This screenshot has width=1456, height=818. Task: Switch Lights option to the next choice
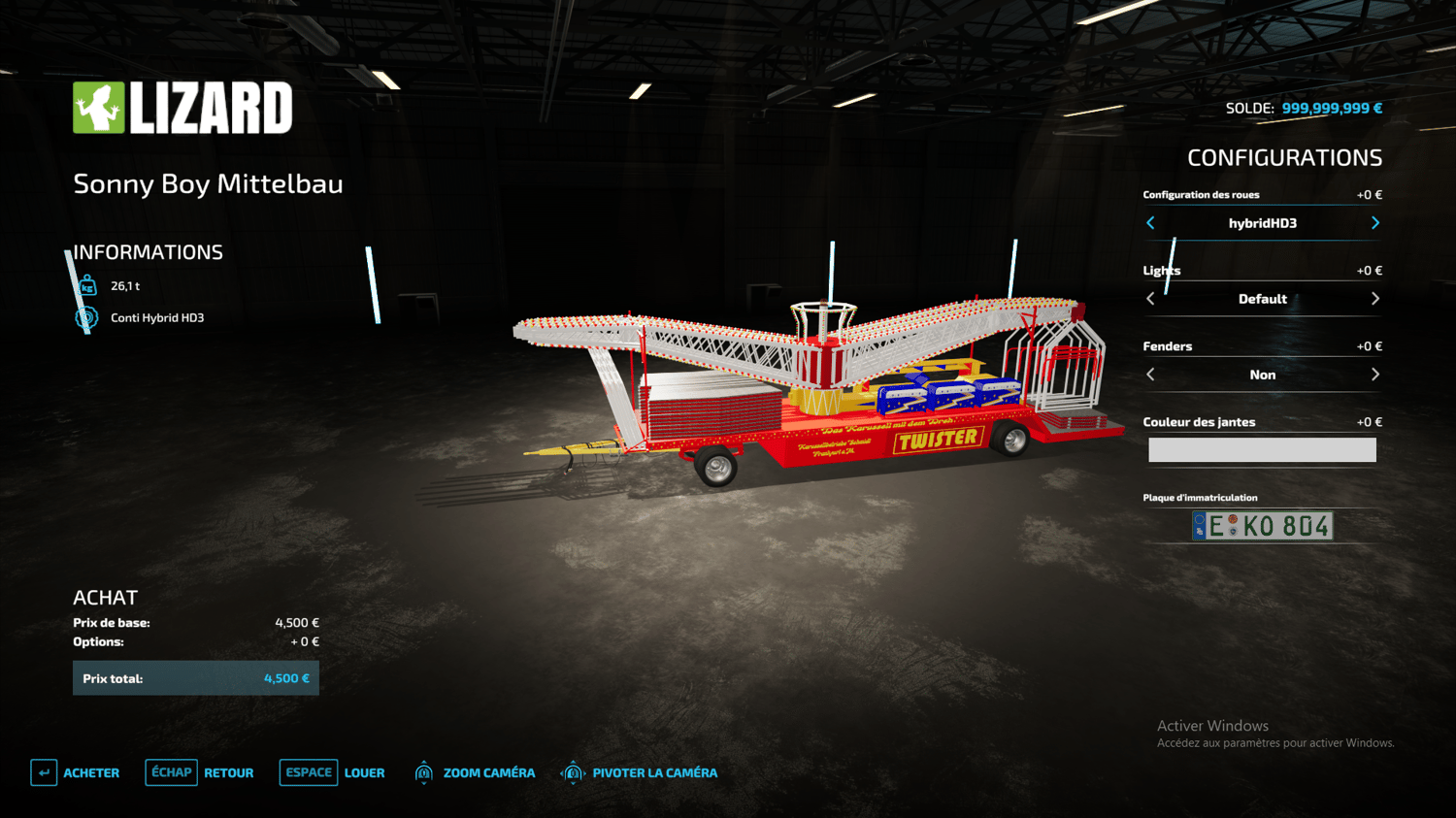pos(1374,299)
